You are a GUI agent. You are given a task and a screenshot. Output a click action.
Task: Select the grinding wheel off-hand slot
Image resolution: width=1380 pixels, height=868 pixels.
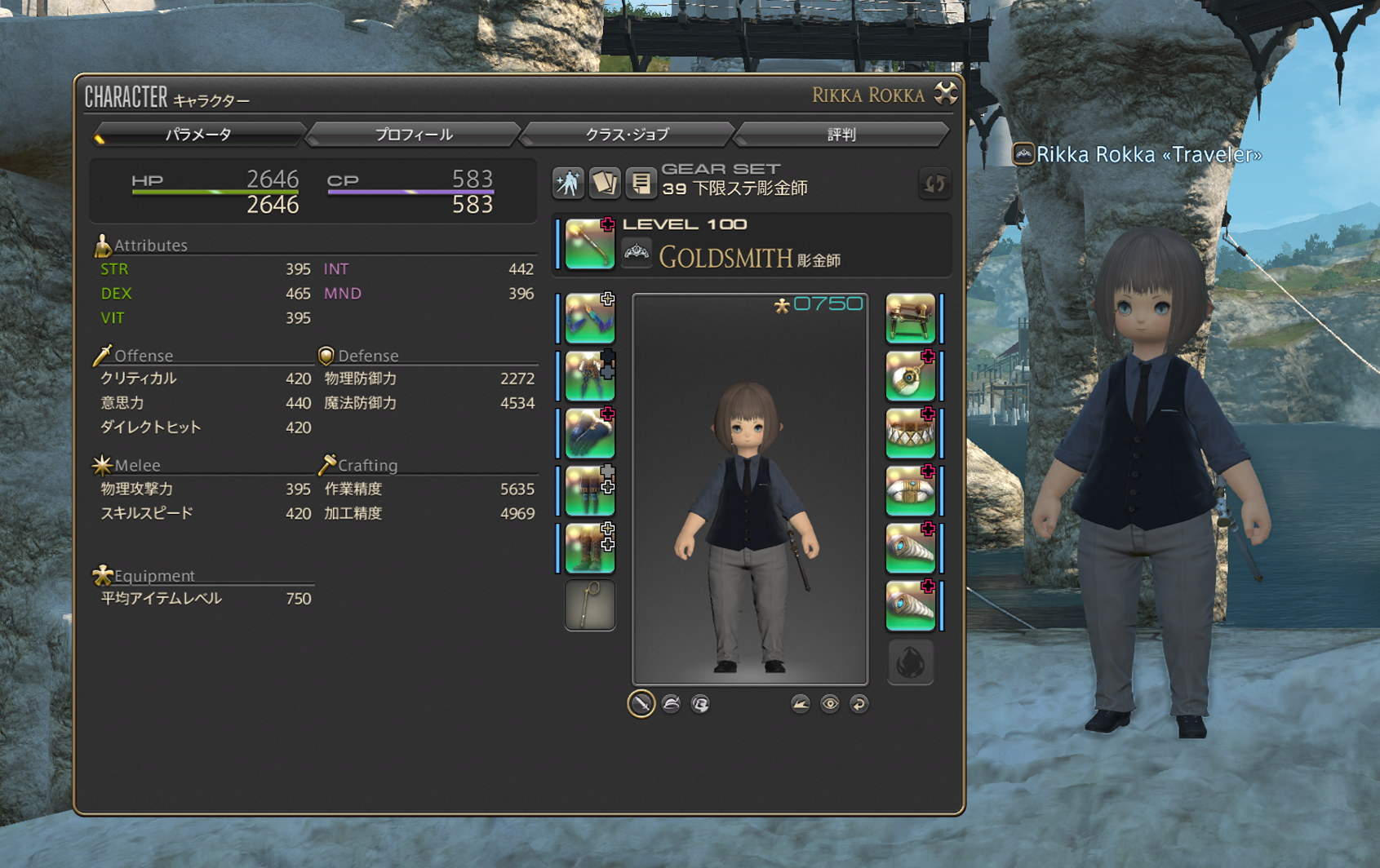click(910, 318)
